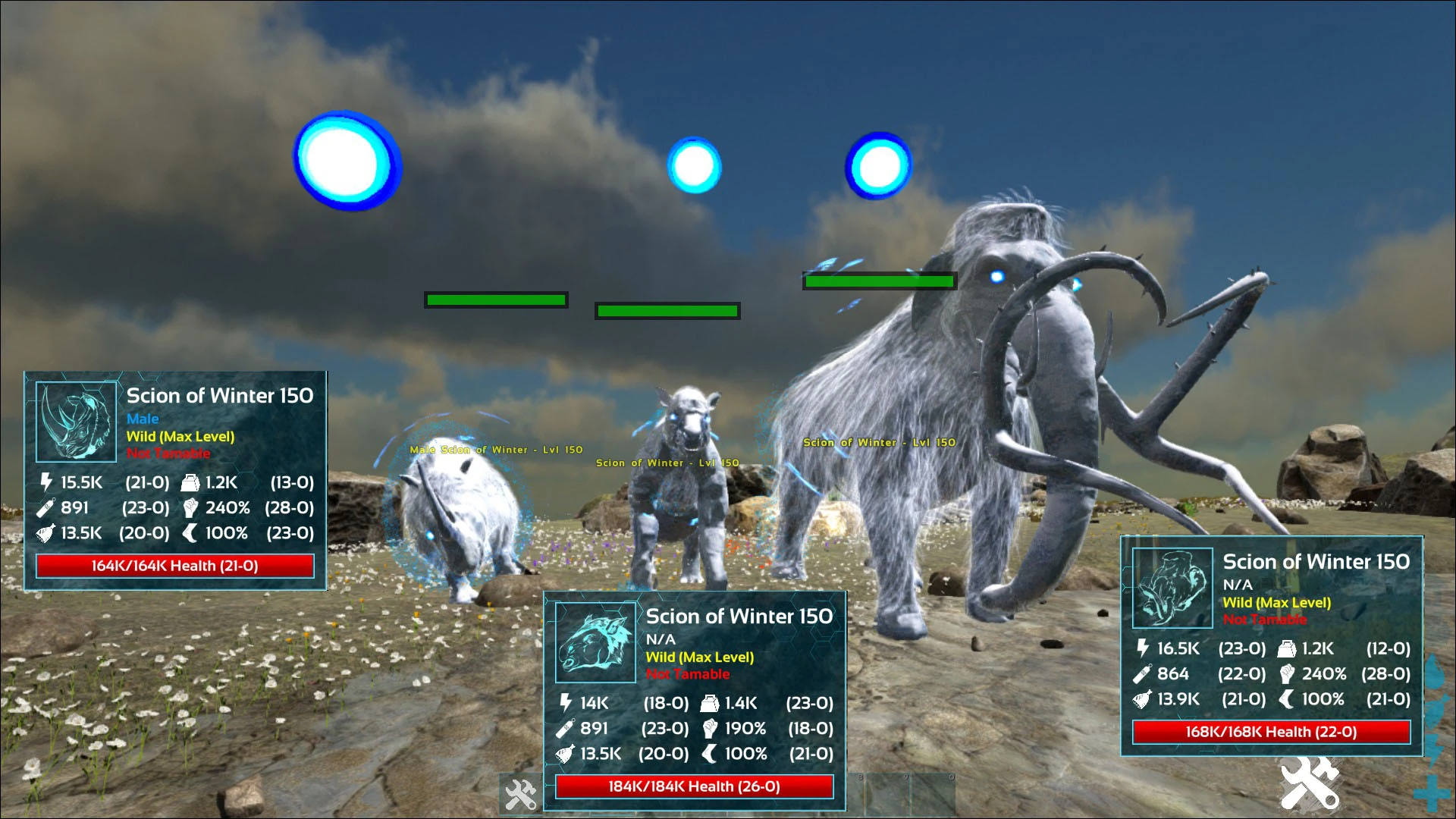Click the food pouch icon in left panel
The height and width of the screenshot is (819, 1456).
coord(47,533)
